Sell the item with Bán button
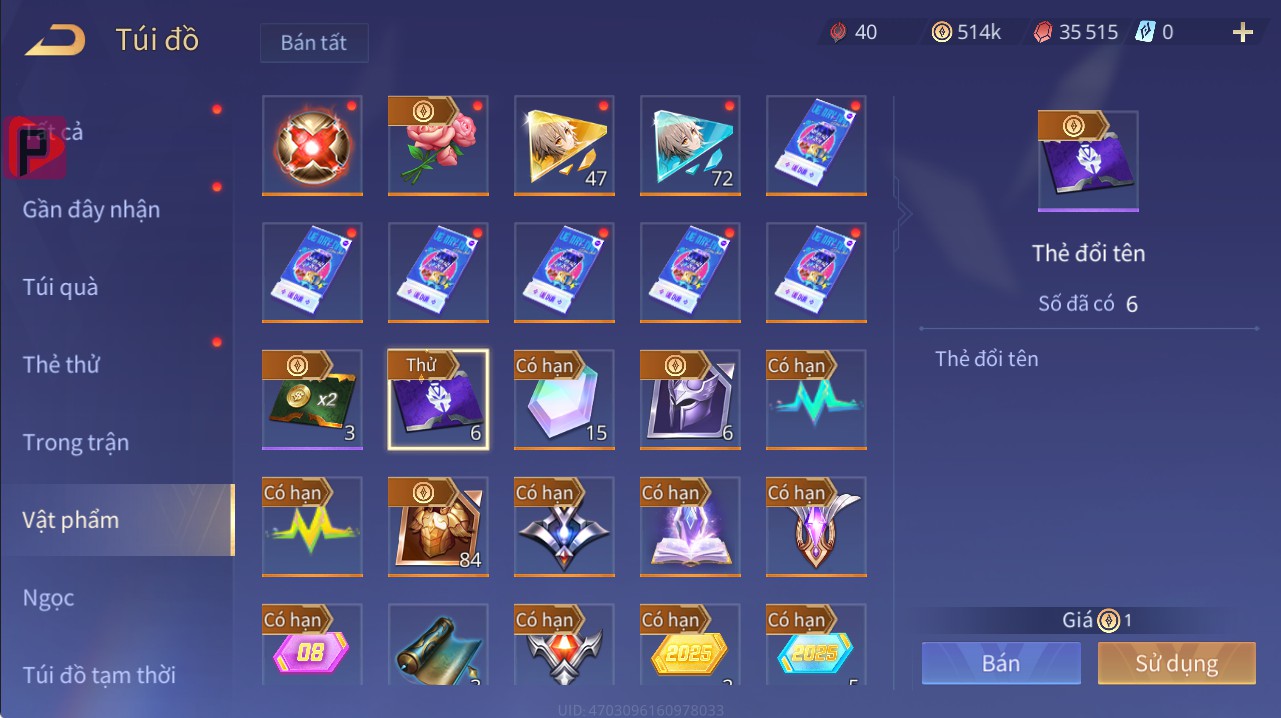 pos(1001,663)
